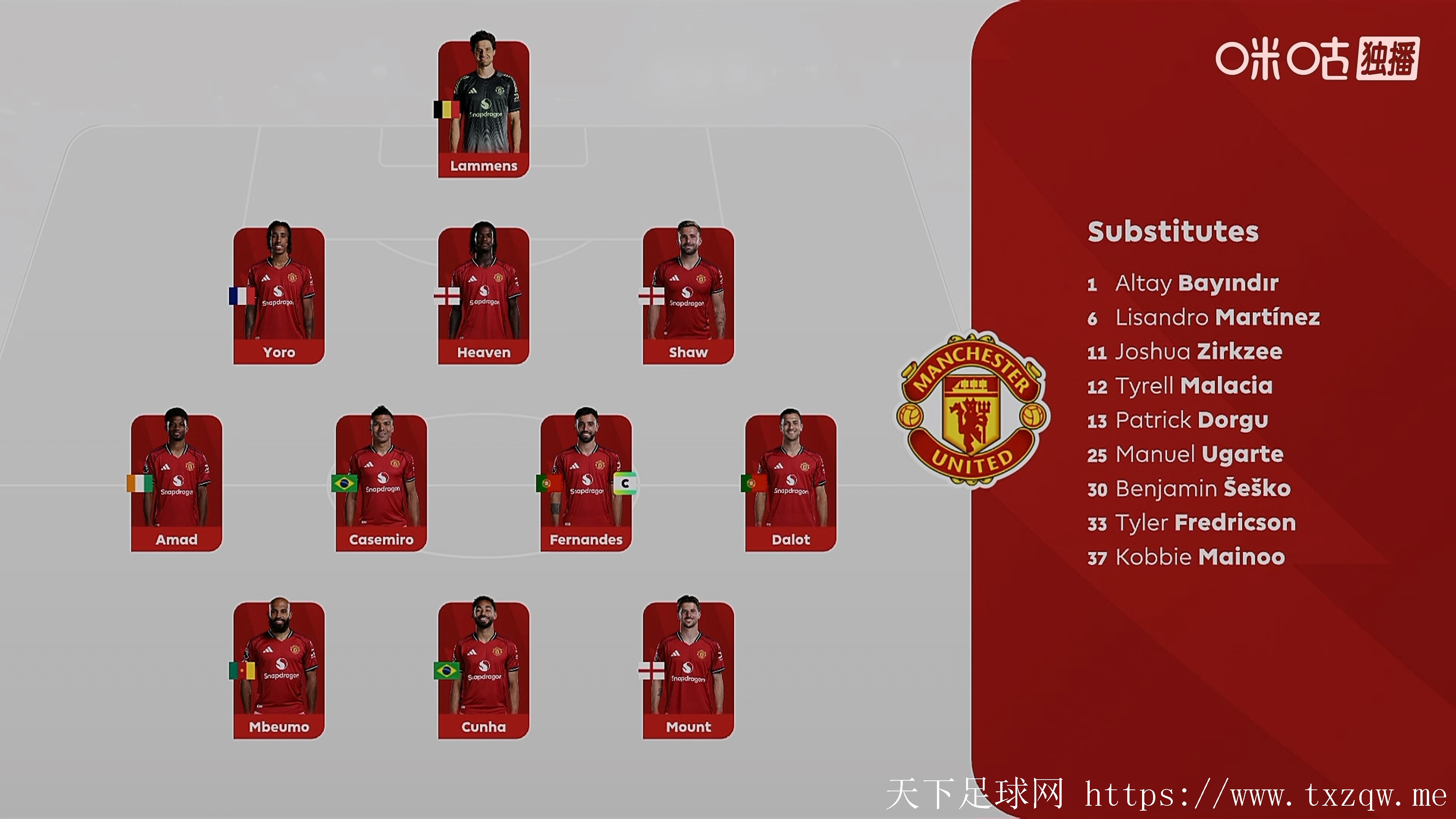The height and width of the screenshot is (819, 1456).
Task: Select goalkeeper Lammens' player card
Action: [x=483, y=109]
